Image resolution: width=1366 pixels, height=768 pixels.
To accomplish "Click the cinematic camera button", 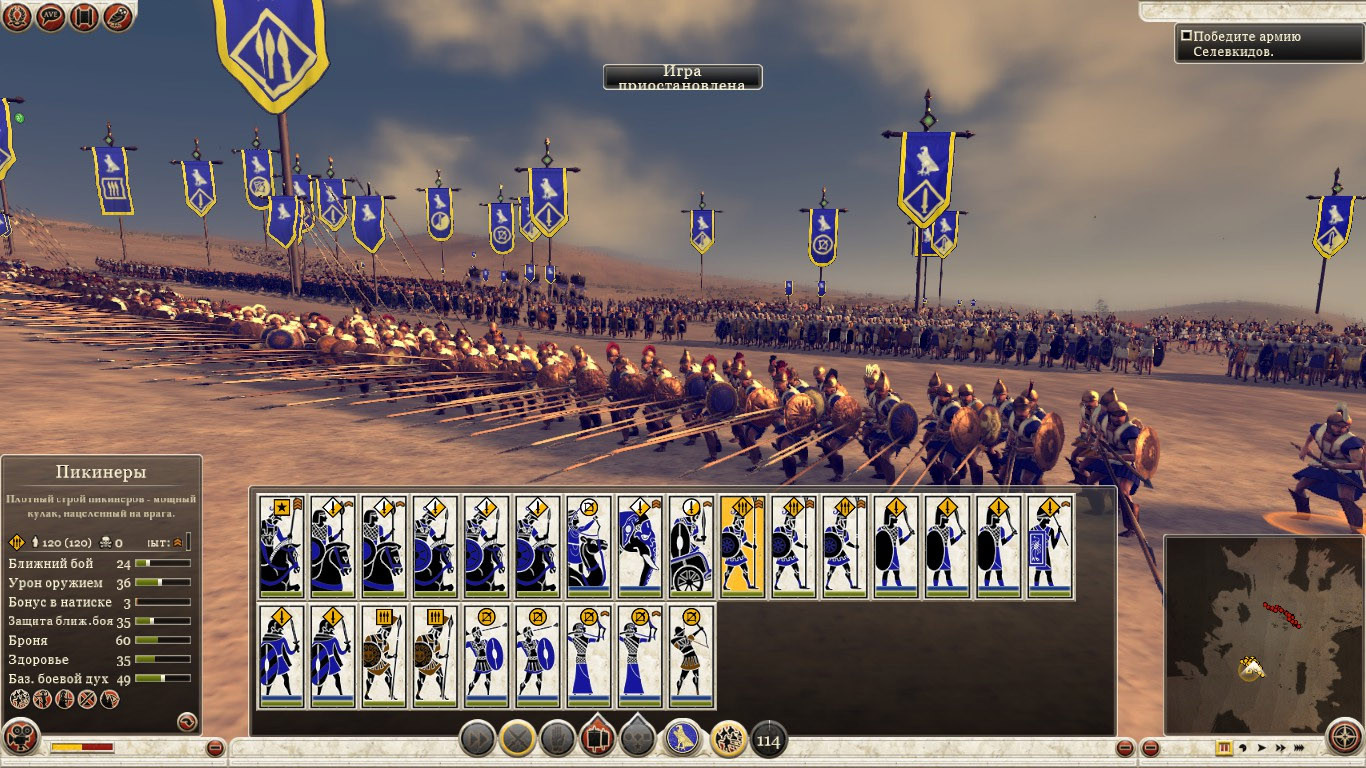I will (19, 738).
